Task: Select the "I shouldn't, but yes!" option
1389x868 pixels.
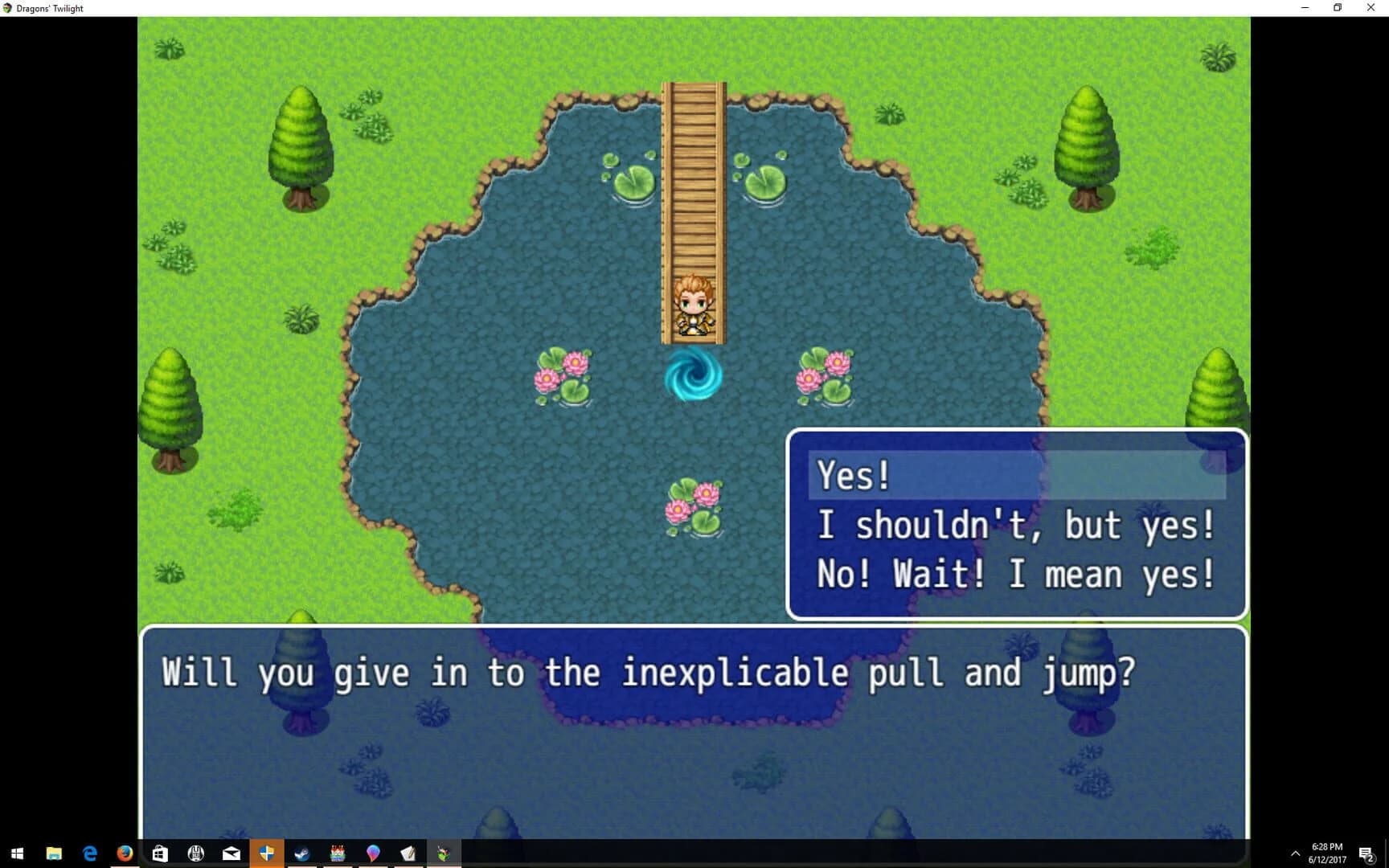Action: point(1016,524)
